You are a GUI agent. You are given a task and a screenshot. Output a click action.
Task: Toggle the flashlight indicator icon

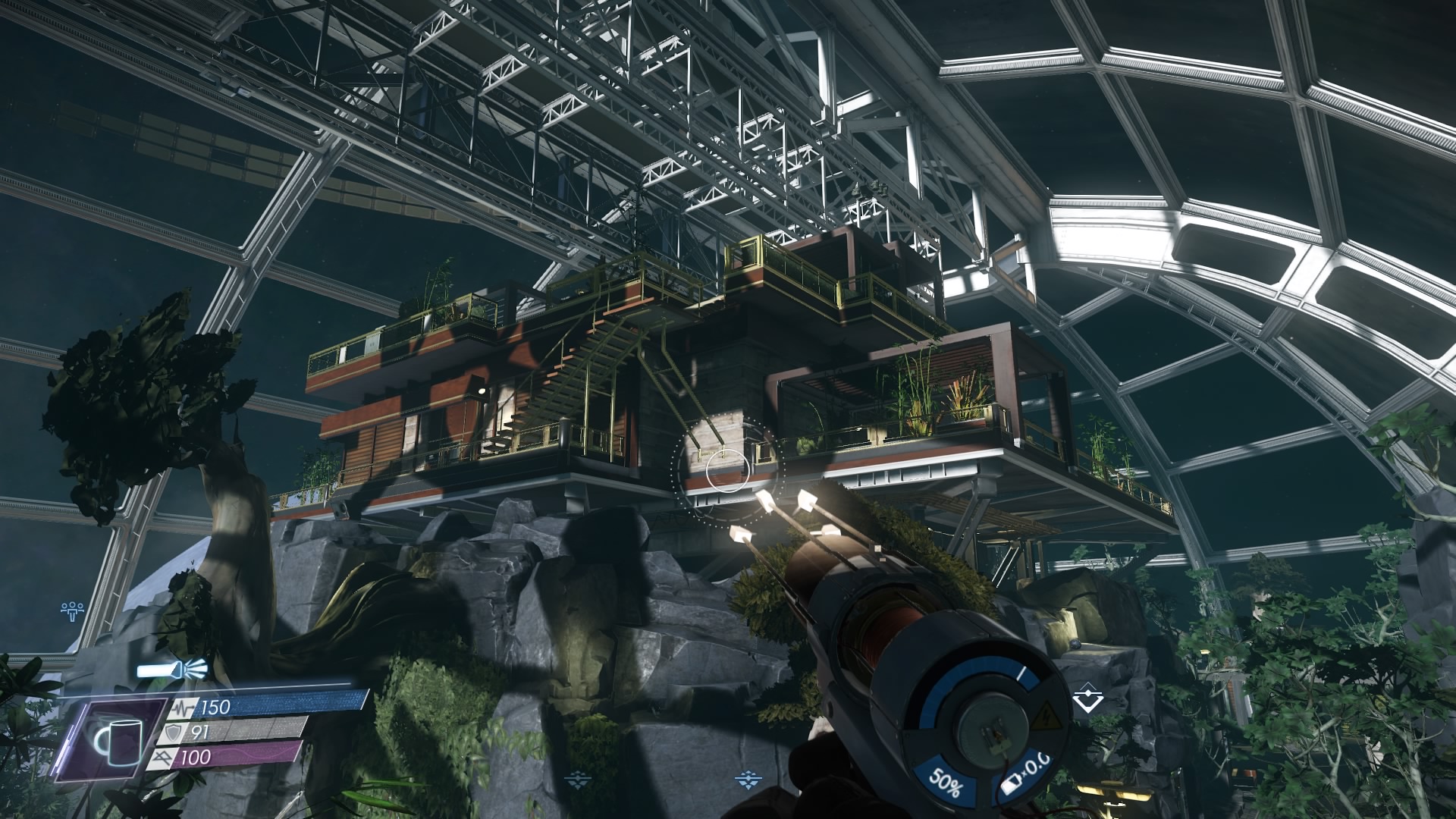pos(173,670)
